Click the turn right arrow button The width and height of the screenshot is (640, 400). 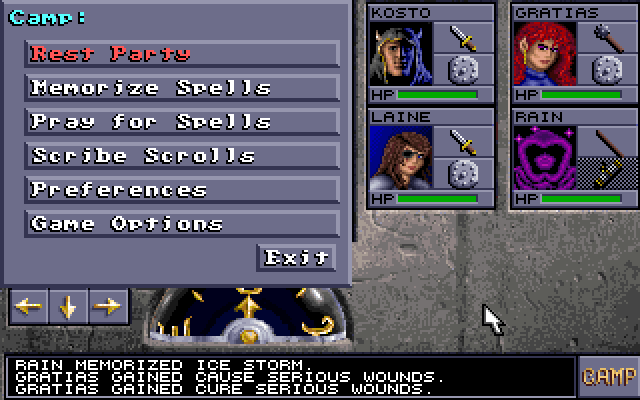pyautogui.click(x=108, y=307)
